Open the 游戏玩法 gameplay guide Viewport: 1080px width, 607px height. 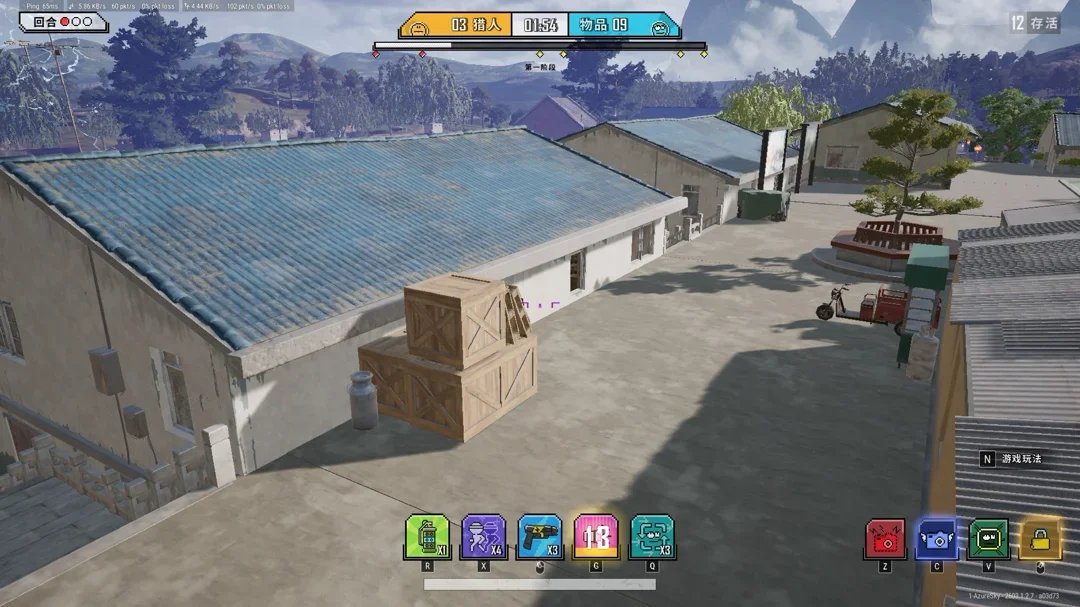pos(1020,459)
